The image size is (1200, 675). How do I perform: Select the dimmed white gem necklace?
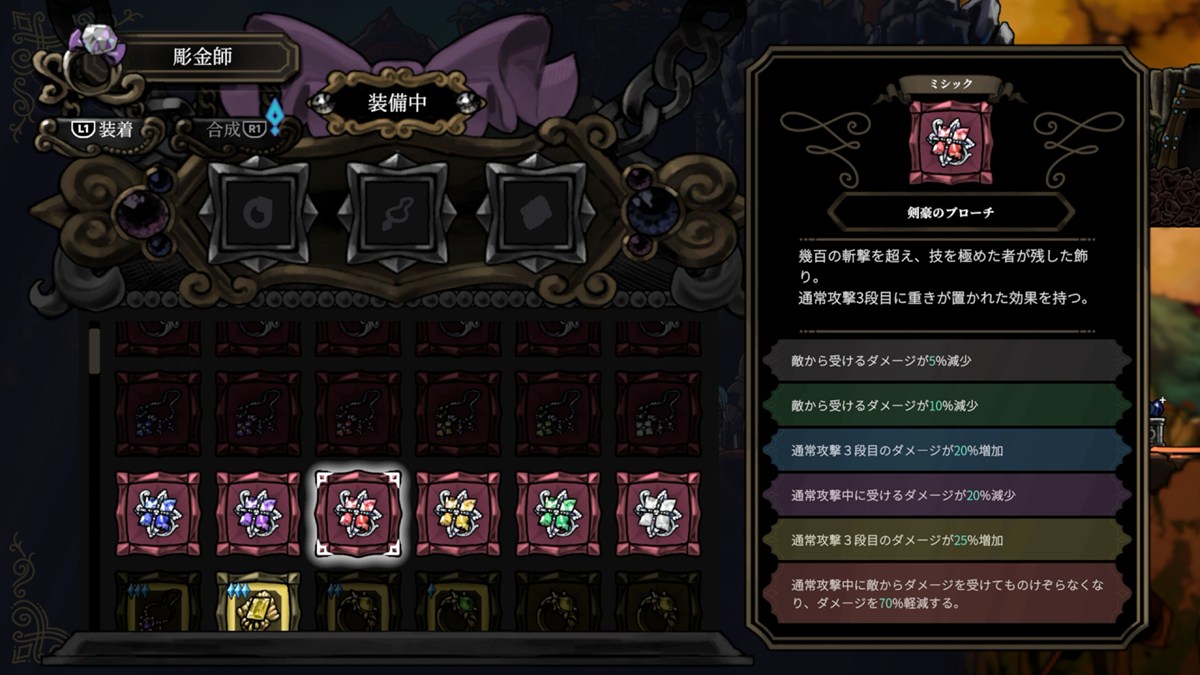pos(658,413)
